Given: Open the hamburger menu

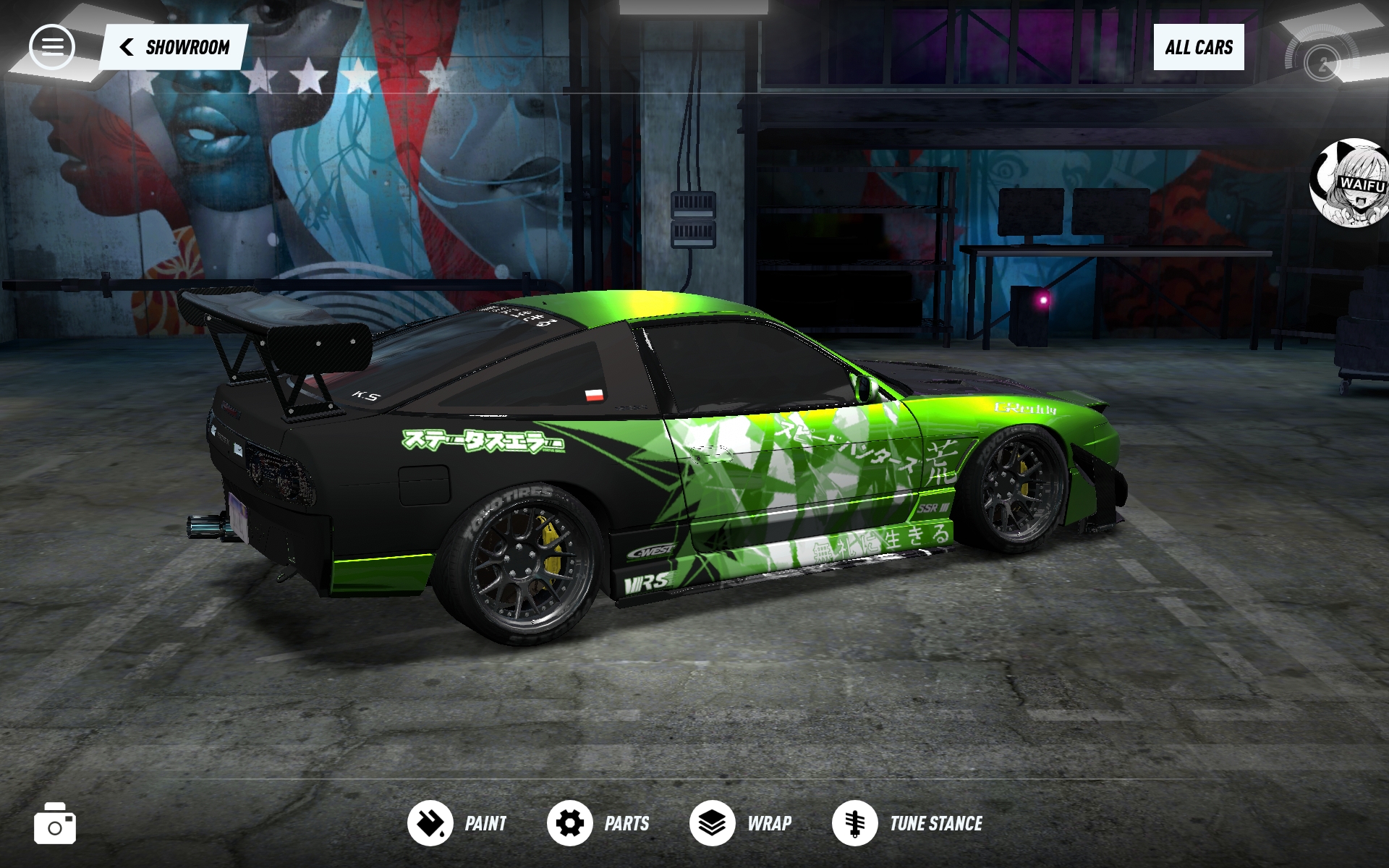Looking at the screenshot, I should pyautogui.click(x=51, y=47).
